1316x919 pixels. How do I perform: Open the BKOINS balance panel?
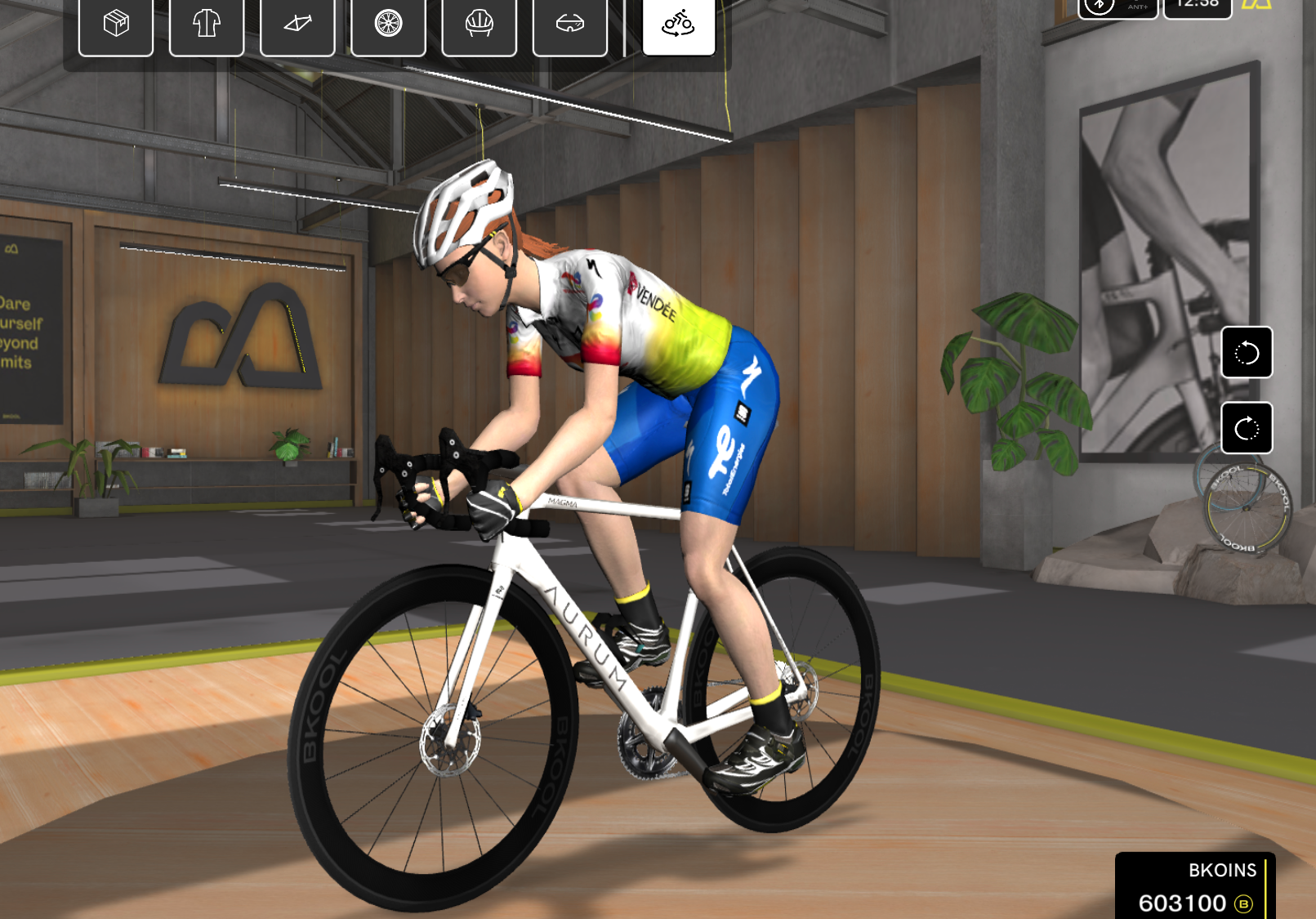click(x=1195, y=888)
